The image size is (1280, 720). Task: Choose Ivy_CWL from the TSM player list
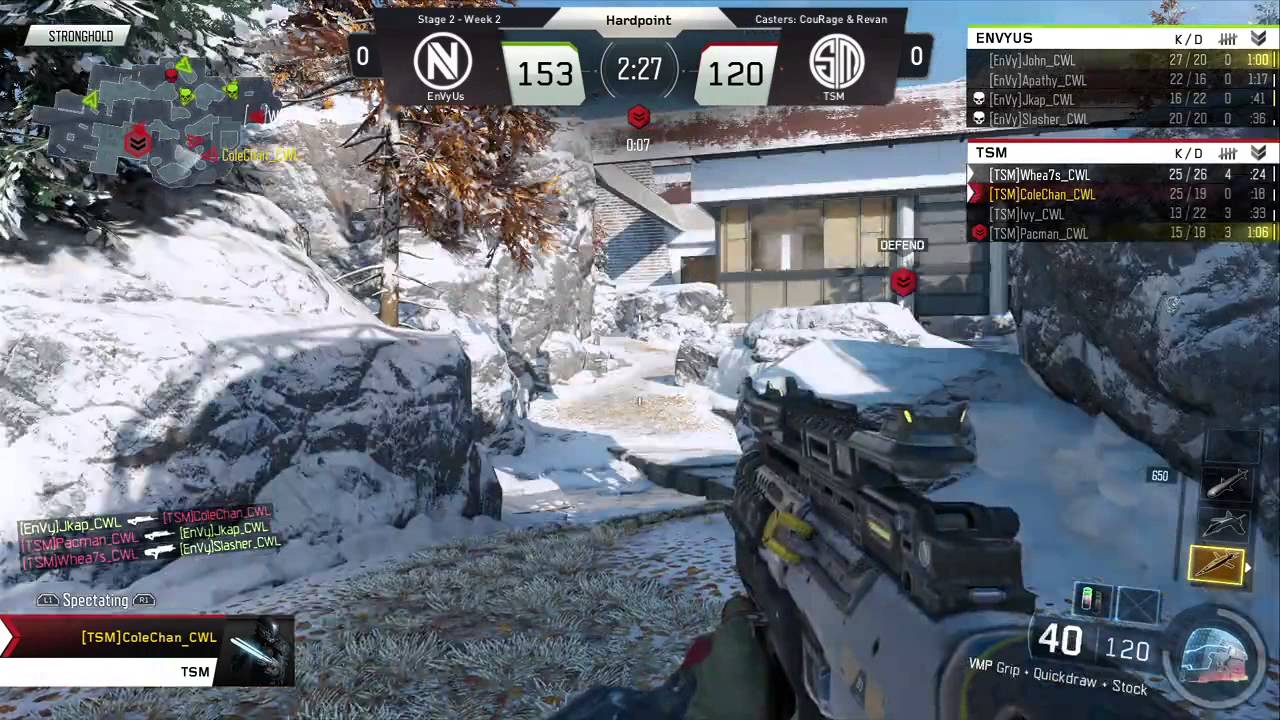[x=1120, y=214]
